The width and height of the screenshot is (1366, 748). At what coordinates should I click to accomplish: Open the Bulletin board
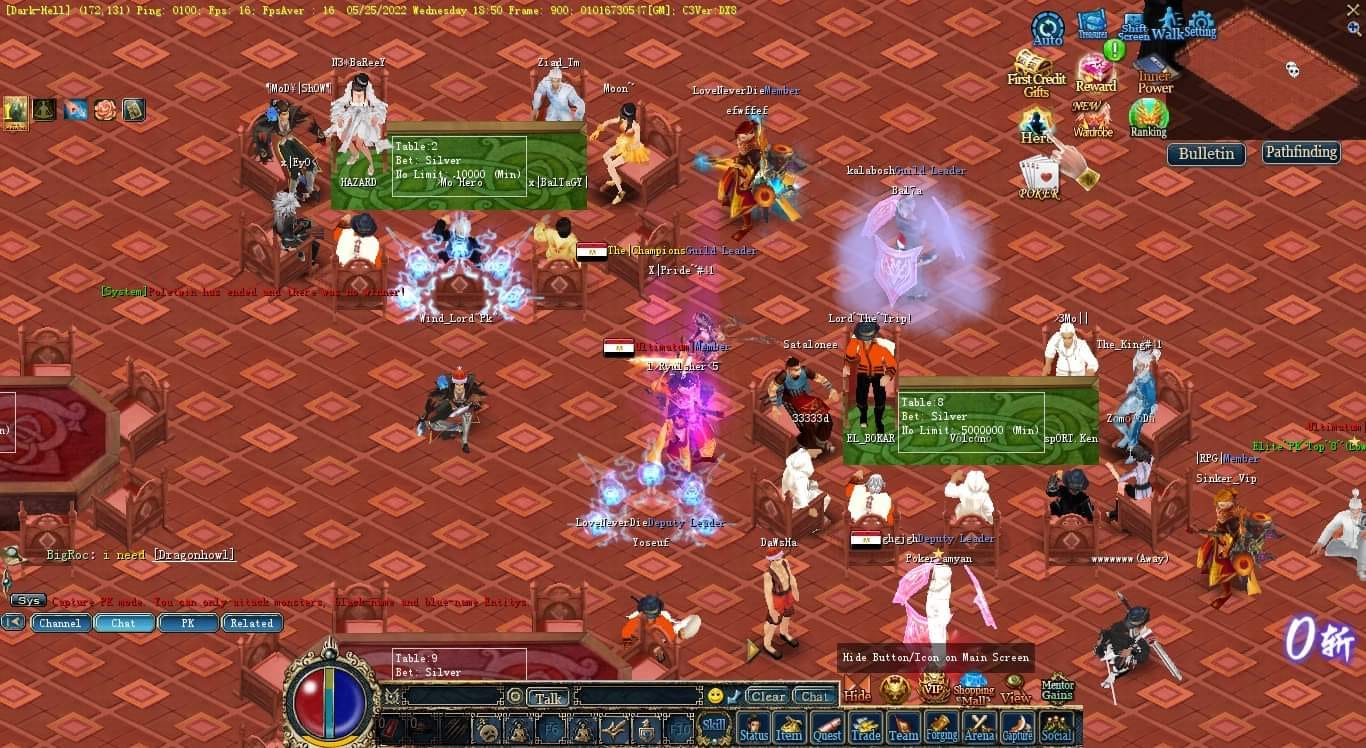(x=1206, y=154)
